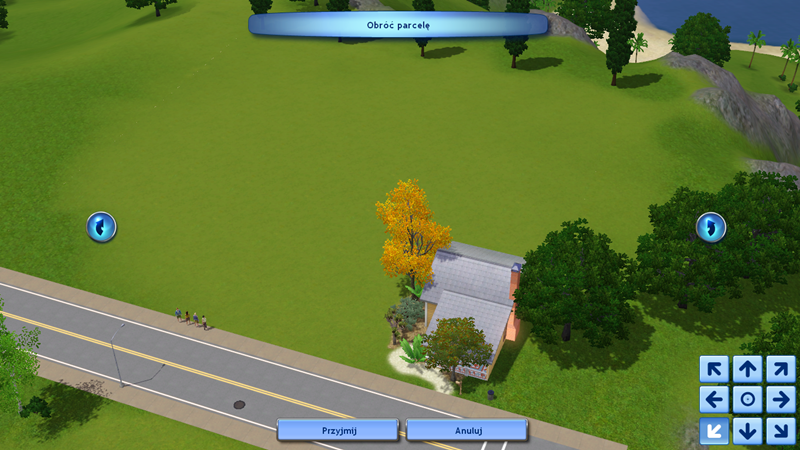Image resolution: width=800 pixels, height=450 pixels.
Task: Click the up-left arrow on direction pad
Action: pyautogui.click(x=714, y=369)
